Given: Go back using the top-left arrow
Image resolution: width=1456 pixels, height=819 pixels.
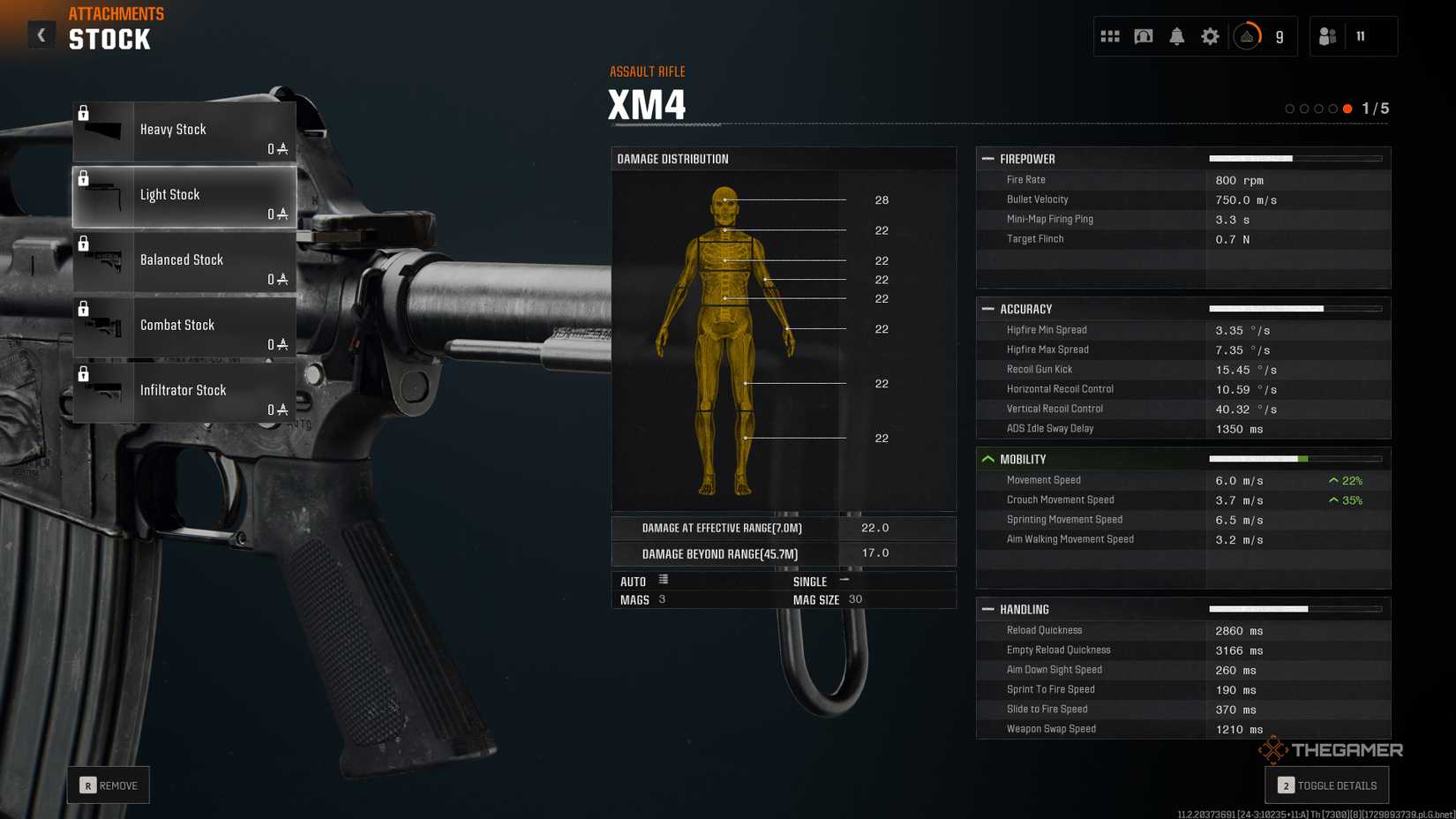Looking at the screenshot, I should point(41,35).
